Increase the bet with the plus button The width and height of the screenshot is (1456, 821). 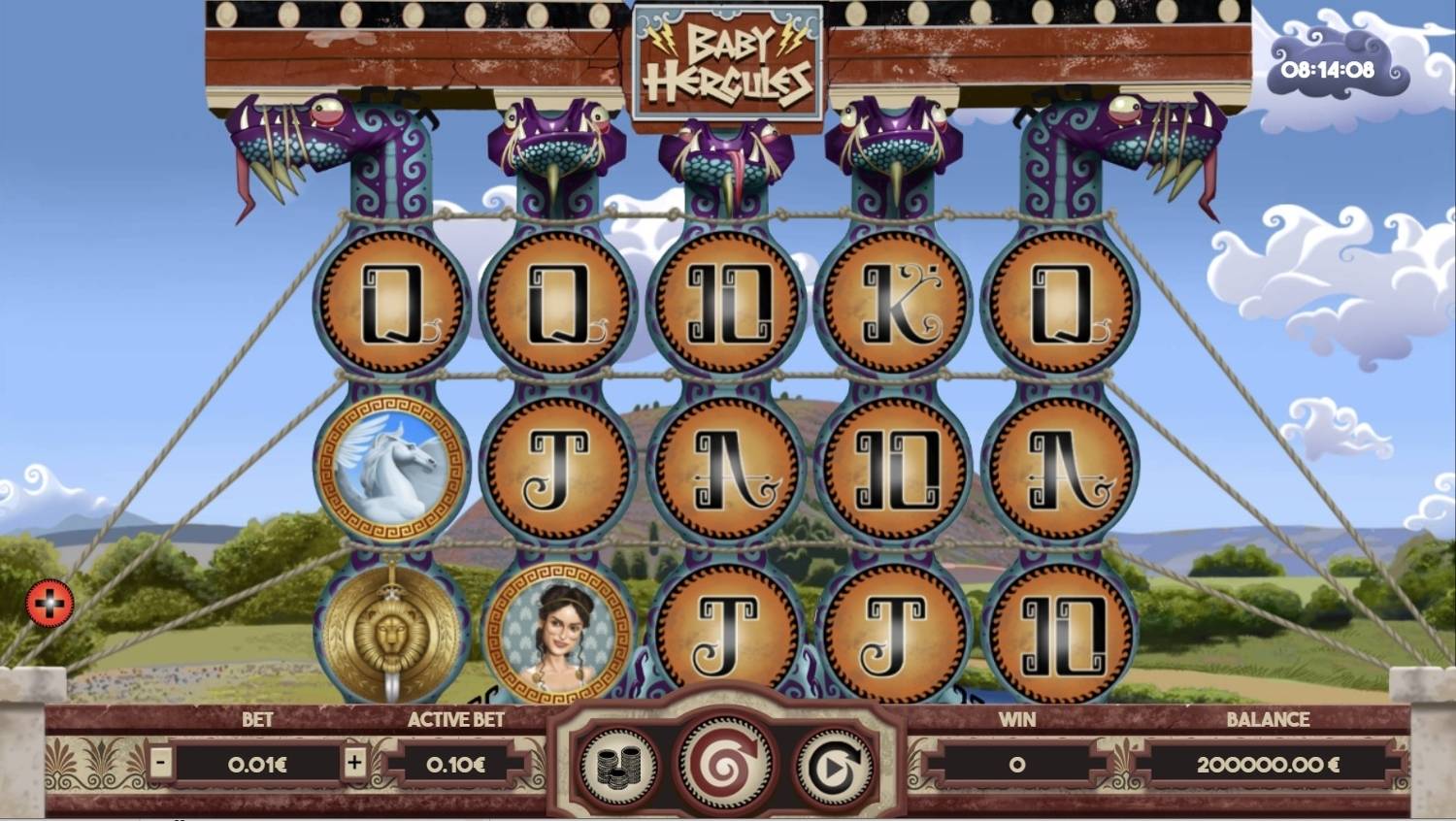coord(354,763)
